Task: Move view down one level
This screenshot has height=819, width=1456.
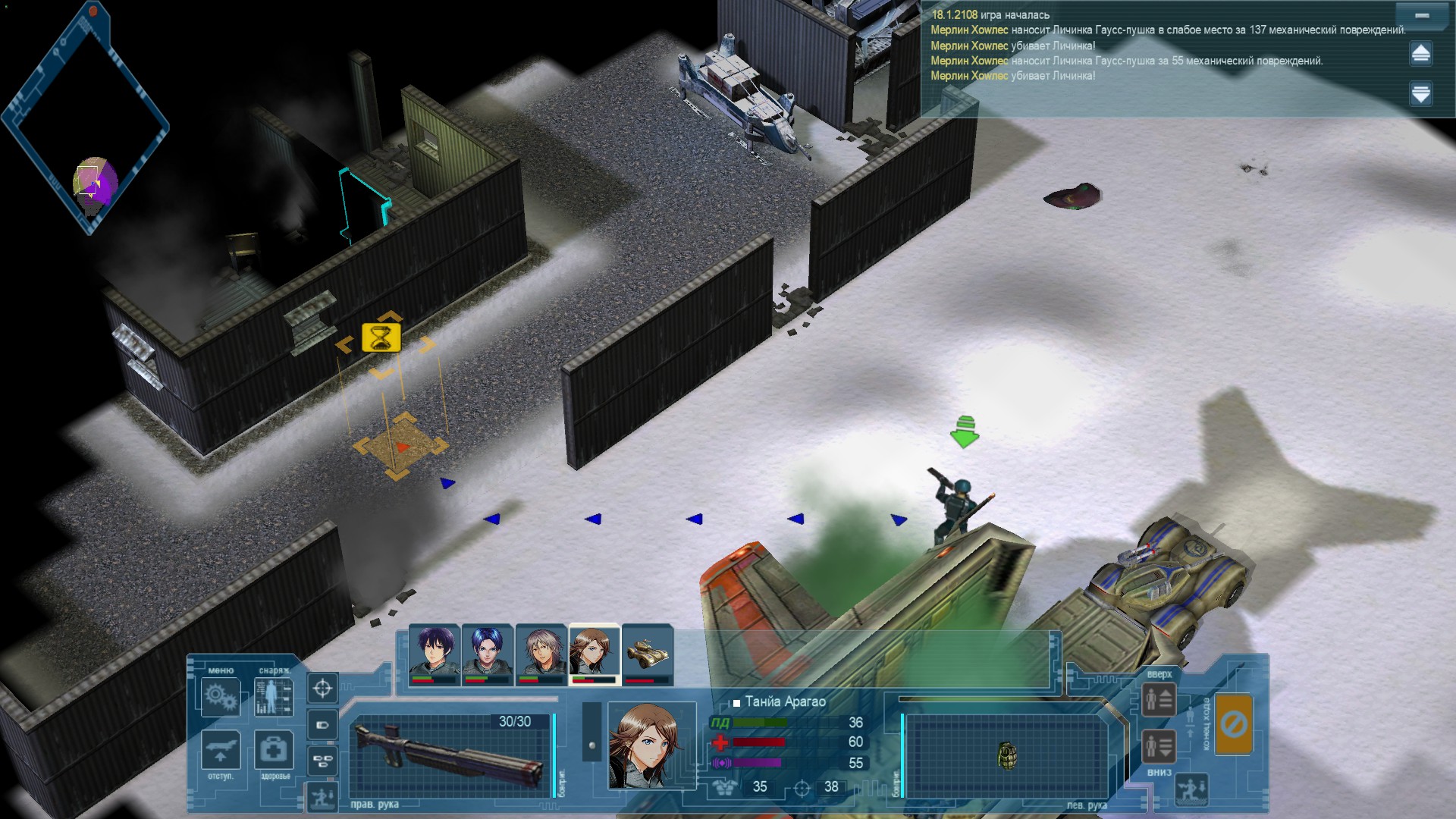Action: pyautogui.click(x=1159, y=746)
